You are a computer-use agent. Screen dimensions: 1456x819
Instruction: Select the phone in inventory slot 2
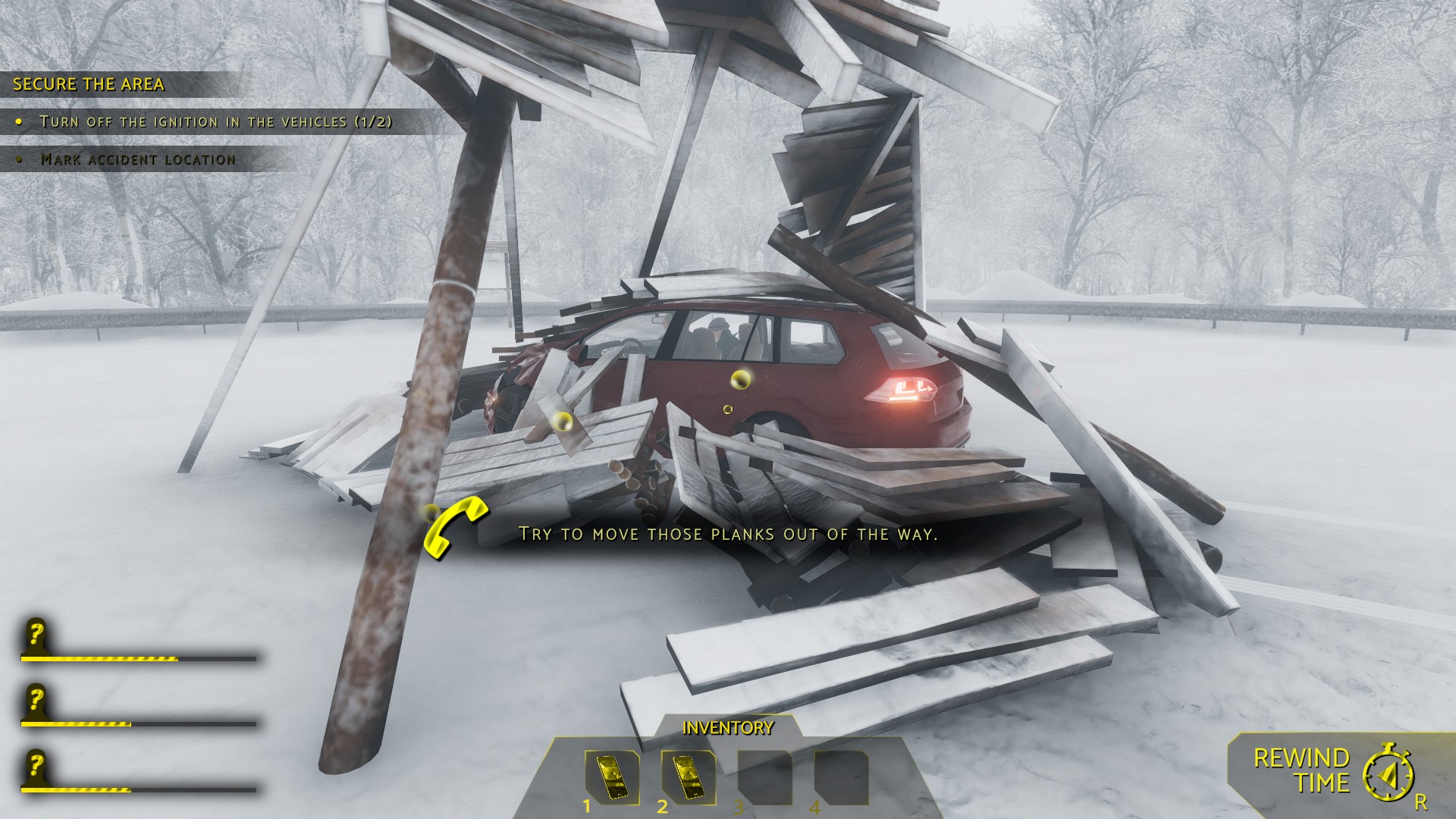[x=688, y=777]
